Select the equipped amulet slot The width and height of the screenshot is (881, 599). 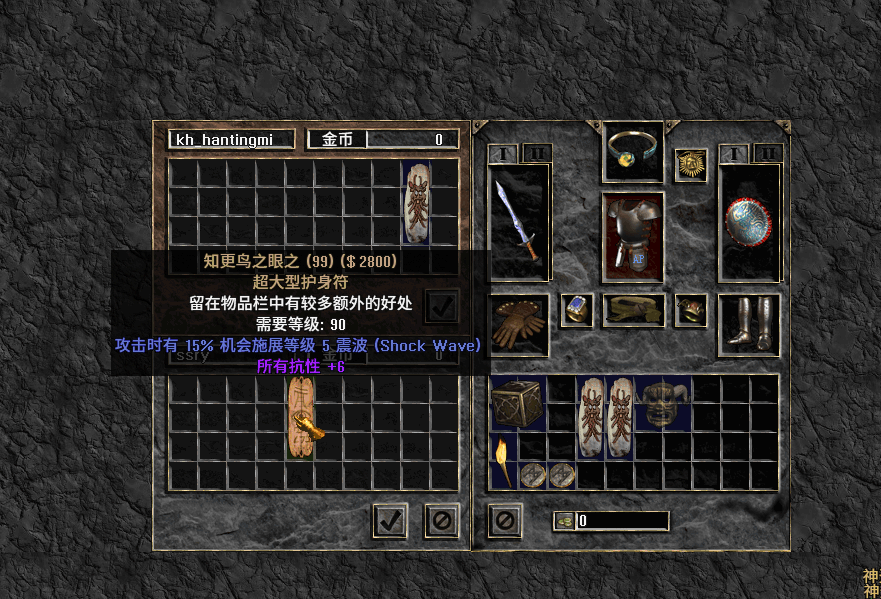(x=634, y=150)
